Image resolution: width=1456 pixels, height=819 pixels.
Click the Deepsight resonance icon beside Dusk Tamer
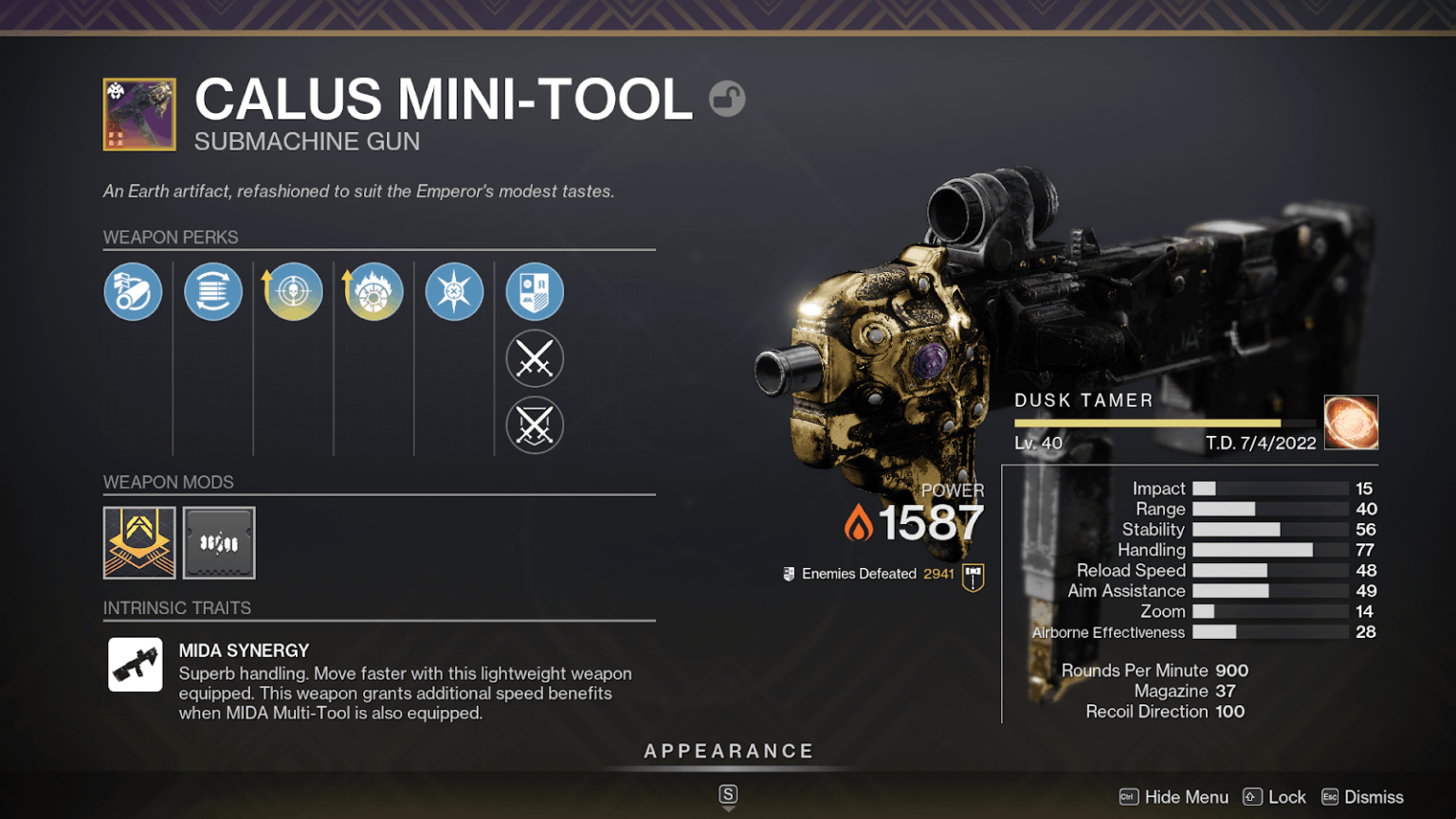[x=1351, y=422]
